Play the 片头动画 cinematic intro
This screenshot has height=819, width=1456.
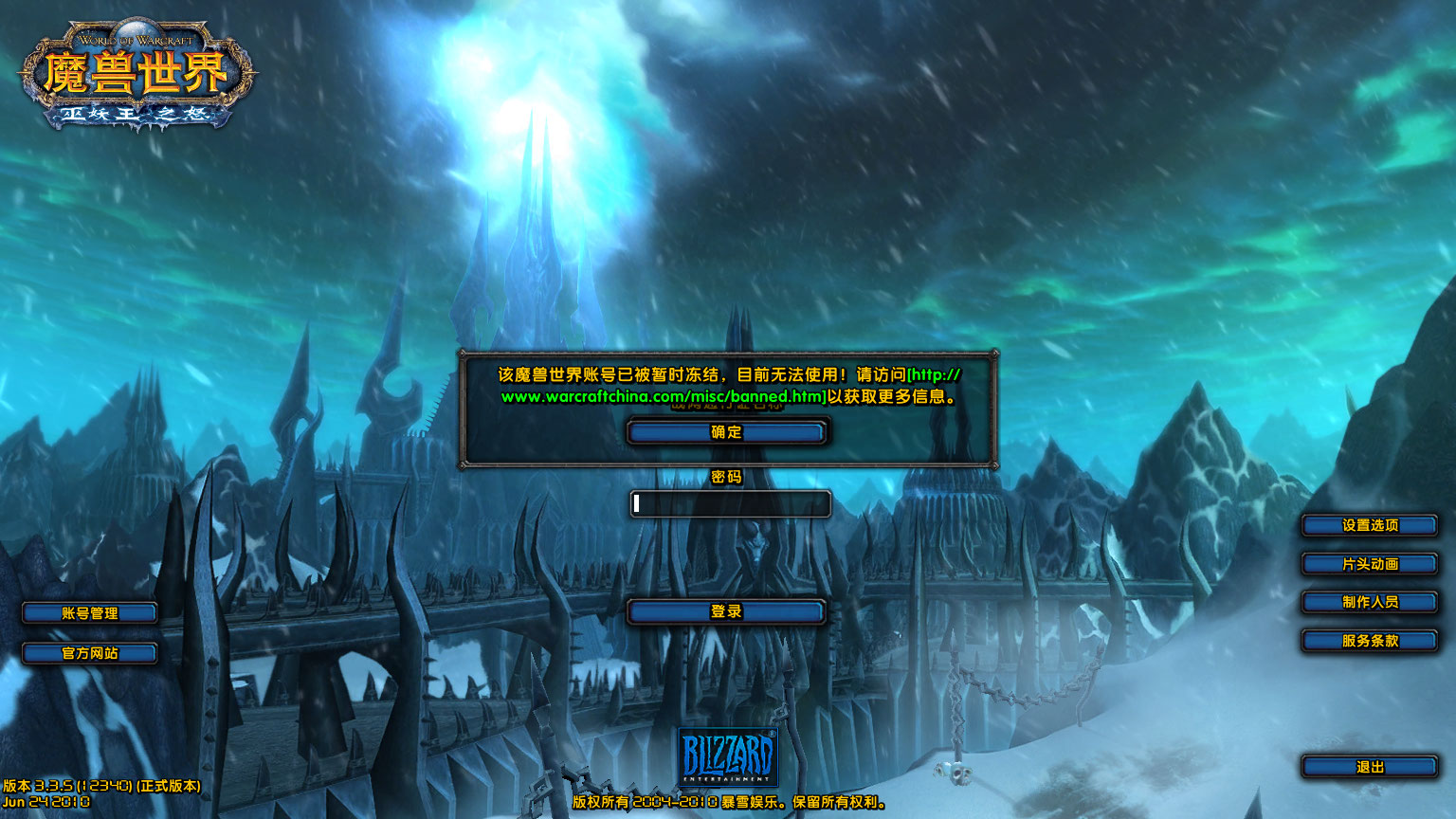[x=1368, y=564]
